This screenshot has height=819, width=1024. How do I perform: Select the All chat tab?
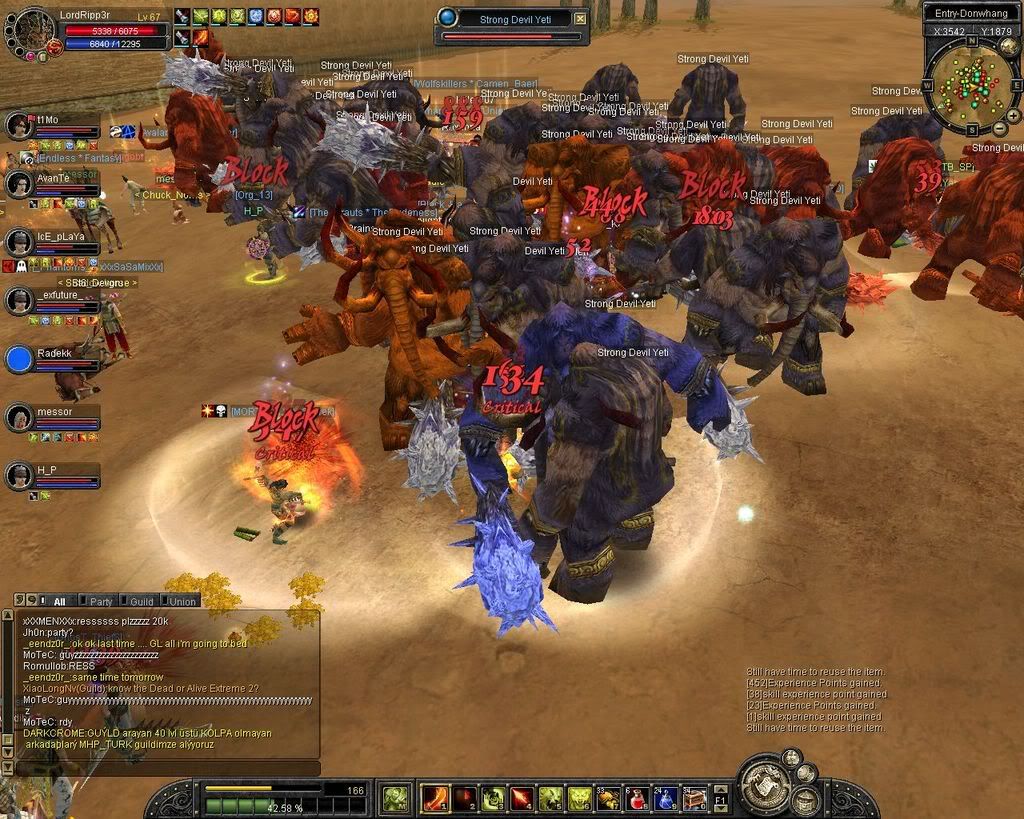point(58,601)
